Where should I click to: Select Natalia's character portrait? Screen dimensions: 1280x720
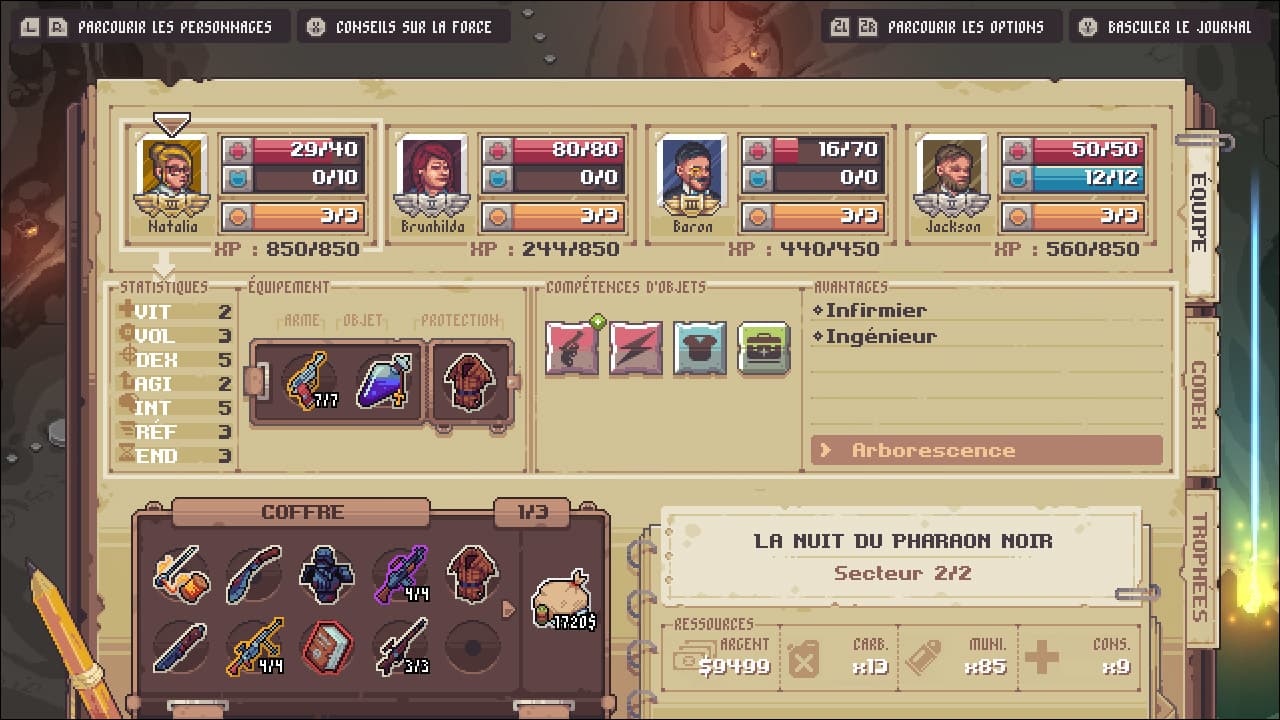point(172,172)
